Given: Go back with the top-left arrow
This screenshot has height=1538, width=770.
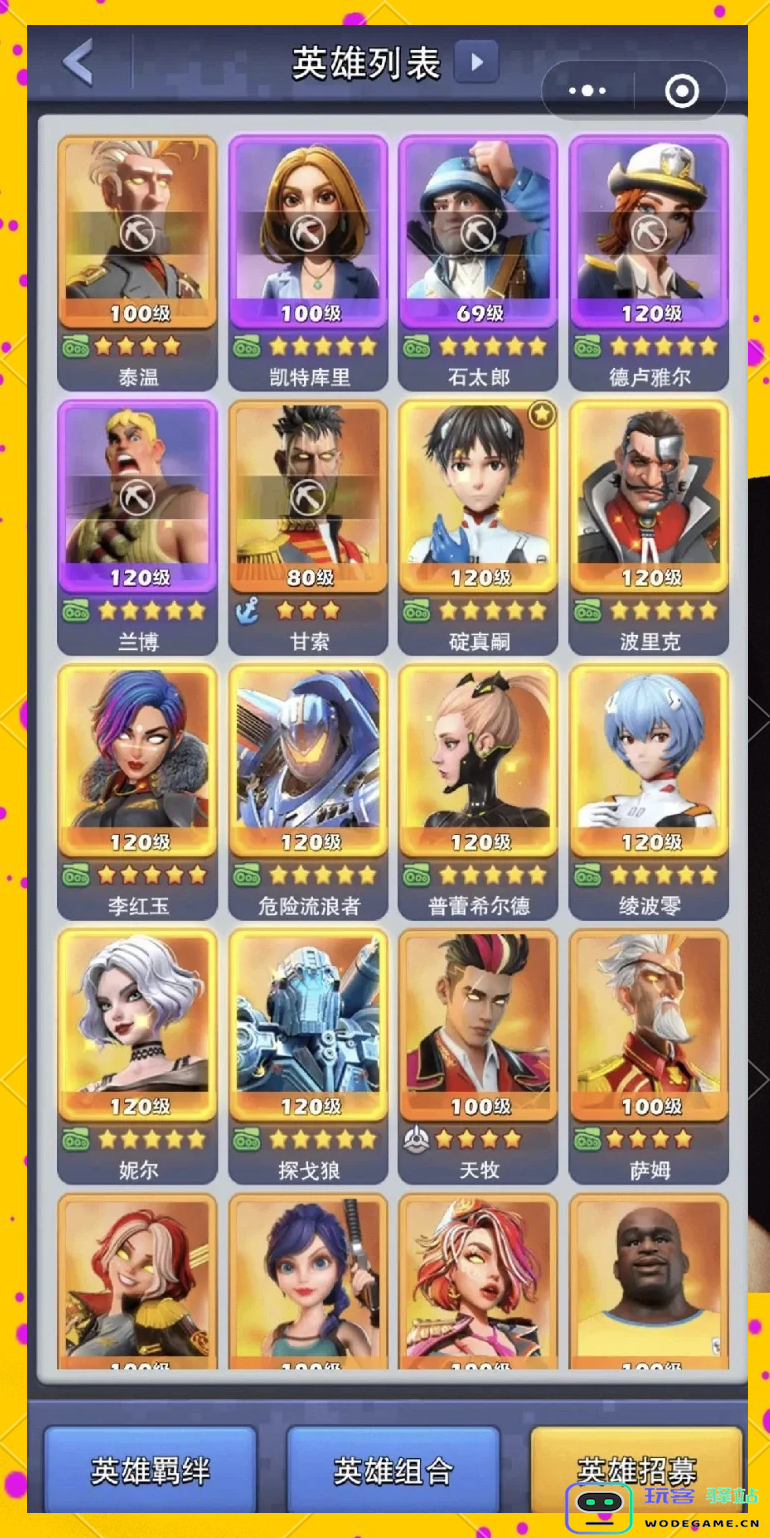Looking at the screenshot, I should pos(78,62).
